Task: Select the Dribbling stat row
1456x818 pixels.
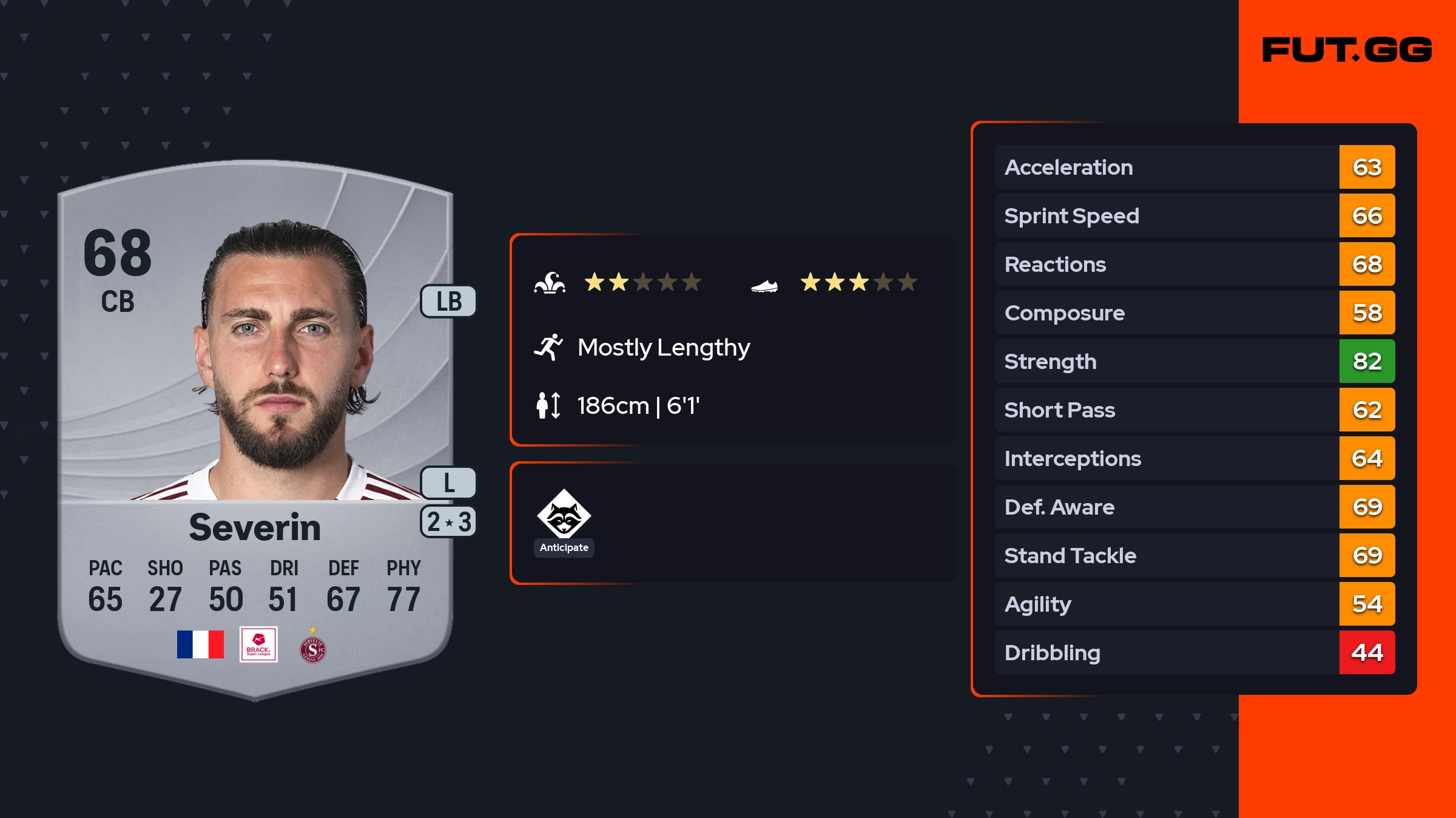Action: (1194, 653)
